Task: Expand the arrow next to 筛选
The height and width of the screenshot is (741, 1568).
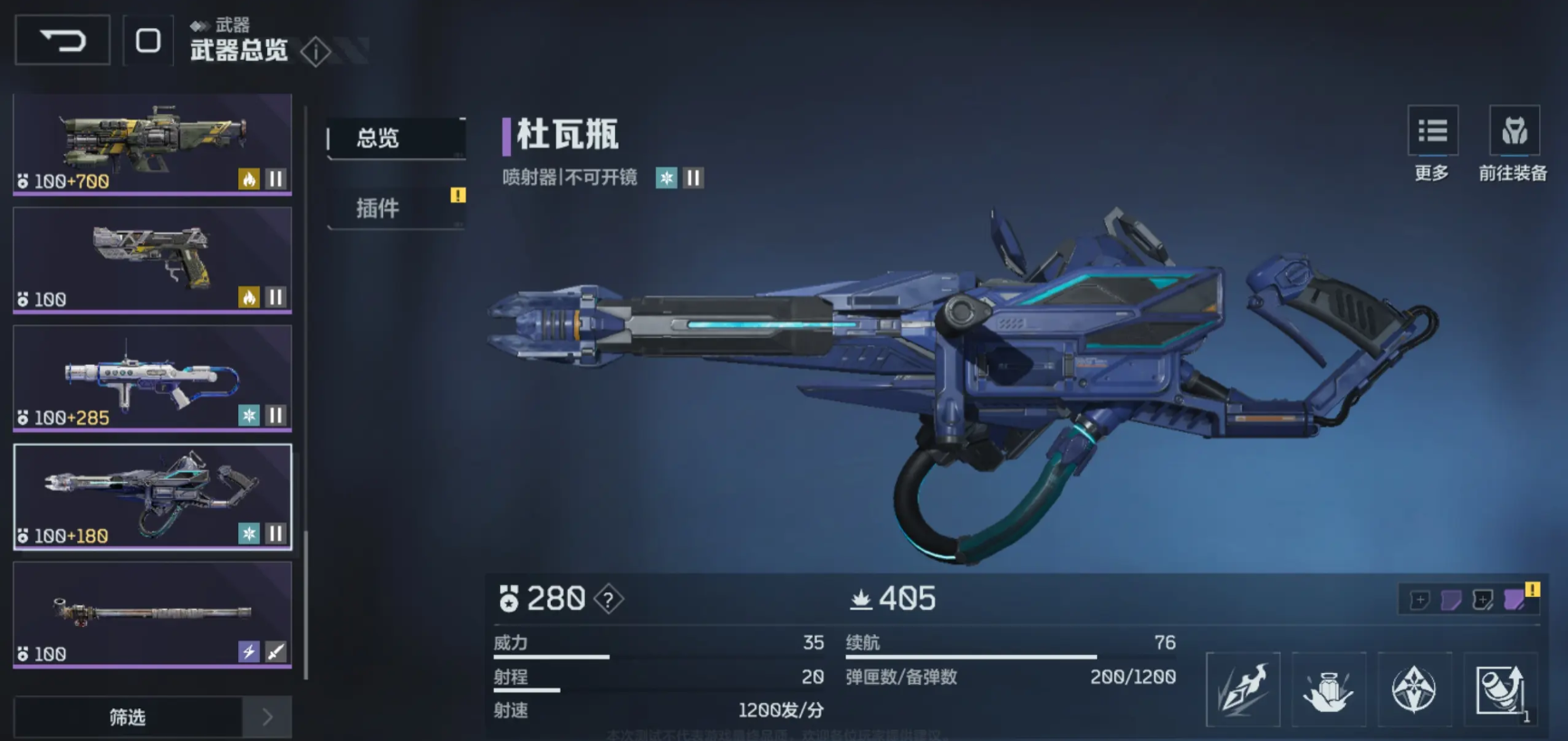Action: (267, 717)
